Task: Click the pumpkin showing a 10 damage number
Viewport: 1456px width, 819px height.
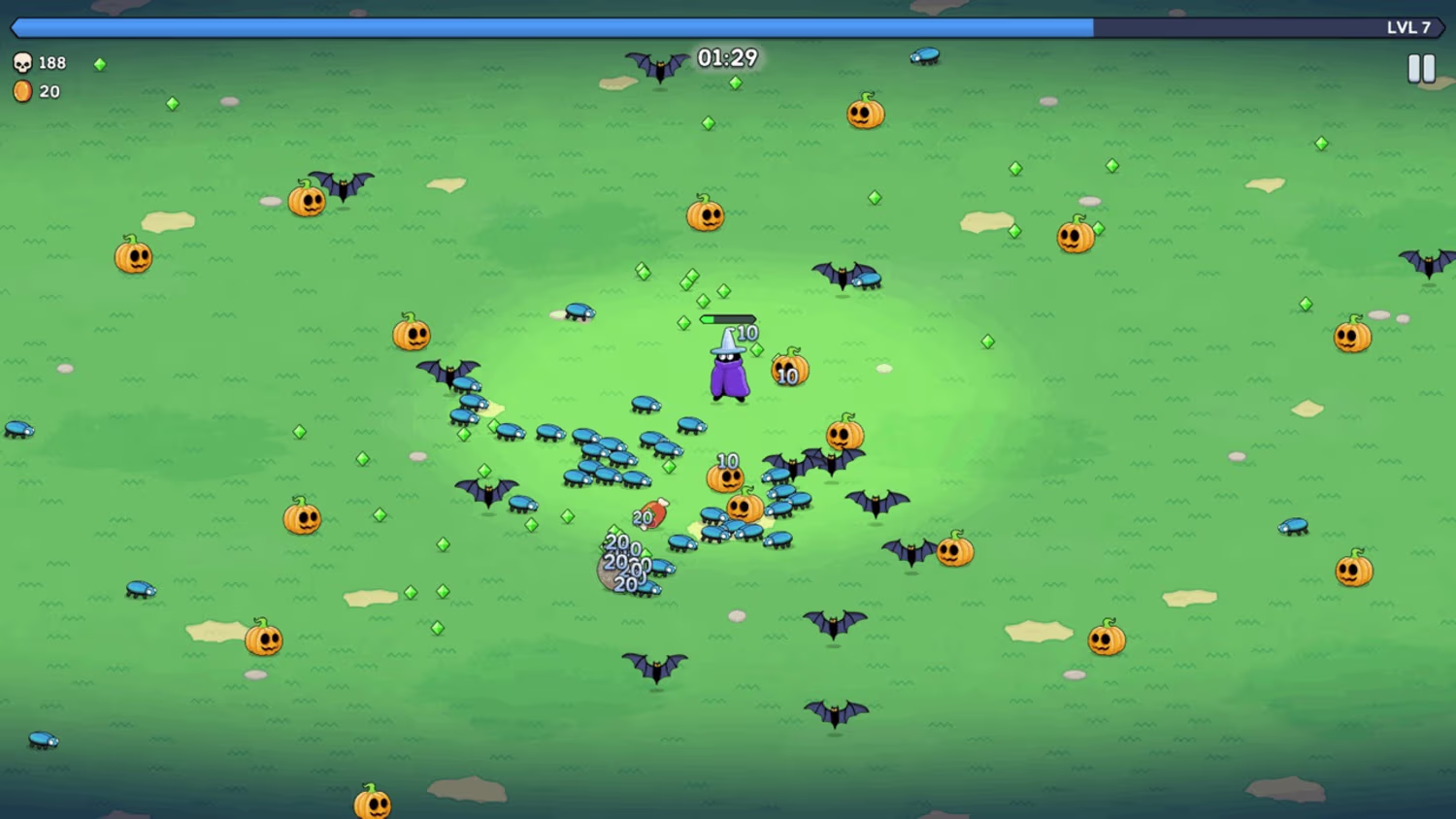Action: click(725, 477)
